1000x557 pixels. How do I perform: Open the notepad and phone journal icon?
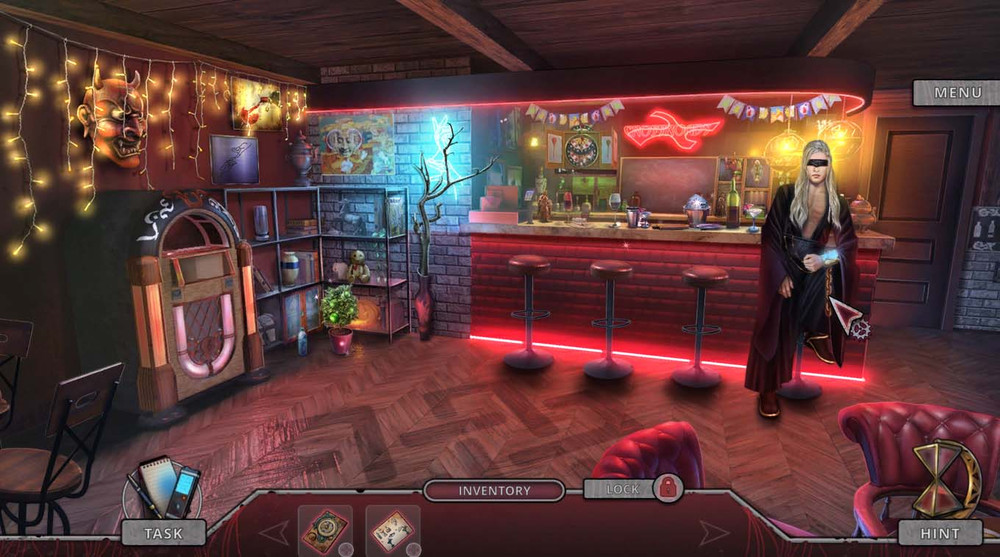pyautogui.click(x=163, y=489)
